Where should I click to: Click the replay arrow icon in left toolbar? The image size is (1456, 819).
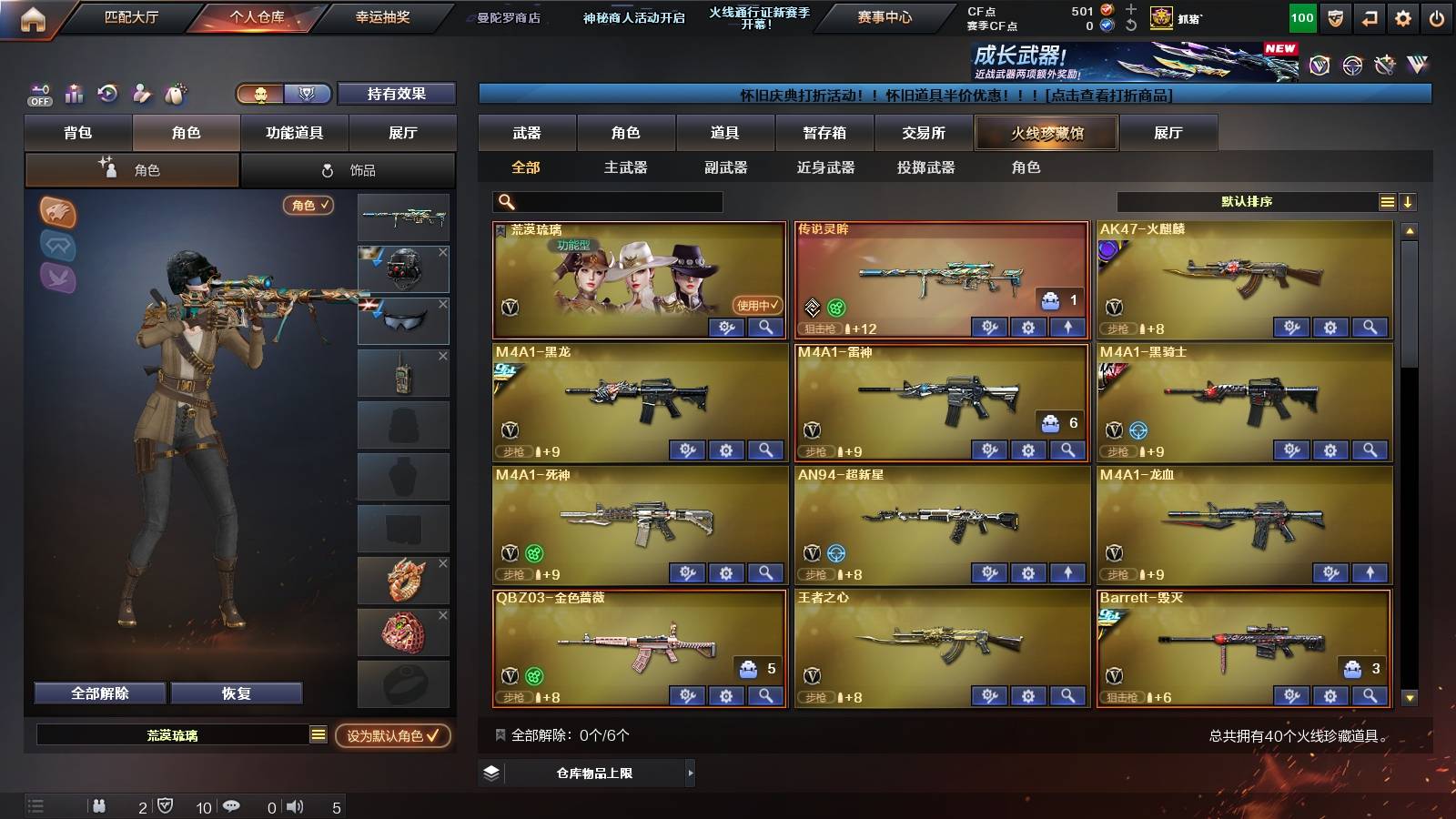[x=107, y=94]
